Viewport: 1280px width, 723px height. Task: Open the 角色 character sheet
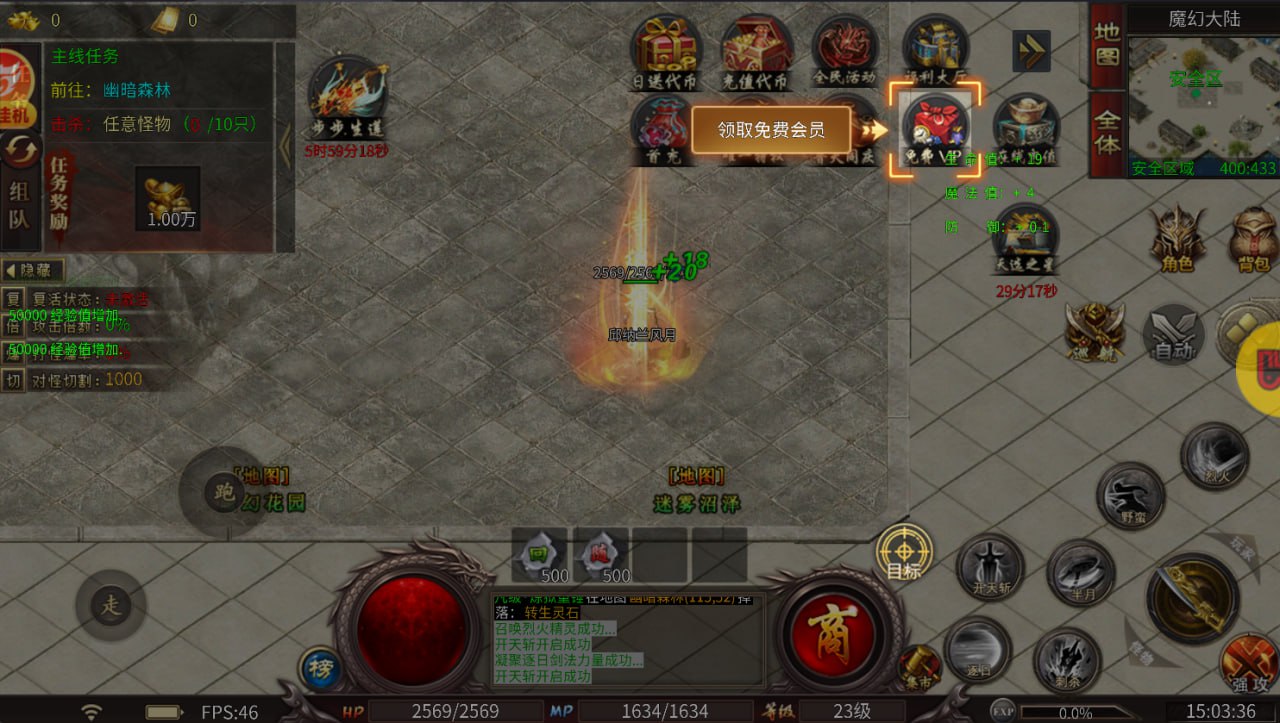click(1176, 240)
